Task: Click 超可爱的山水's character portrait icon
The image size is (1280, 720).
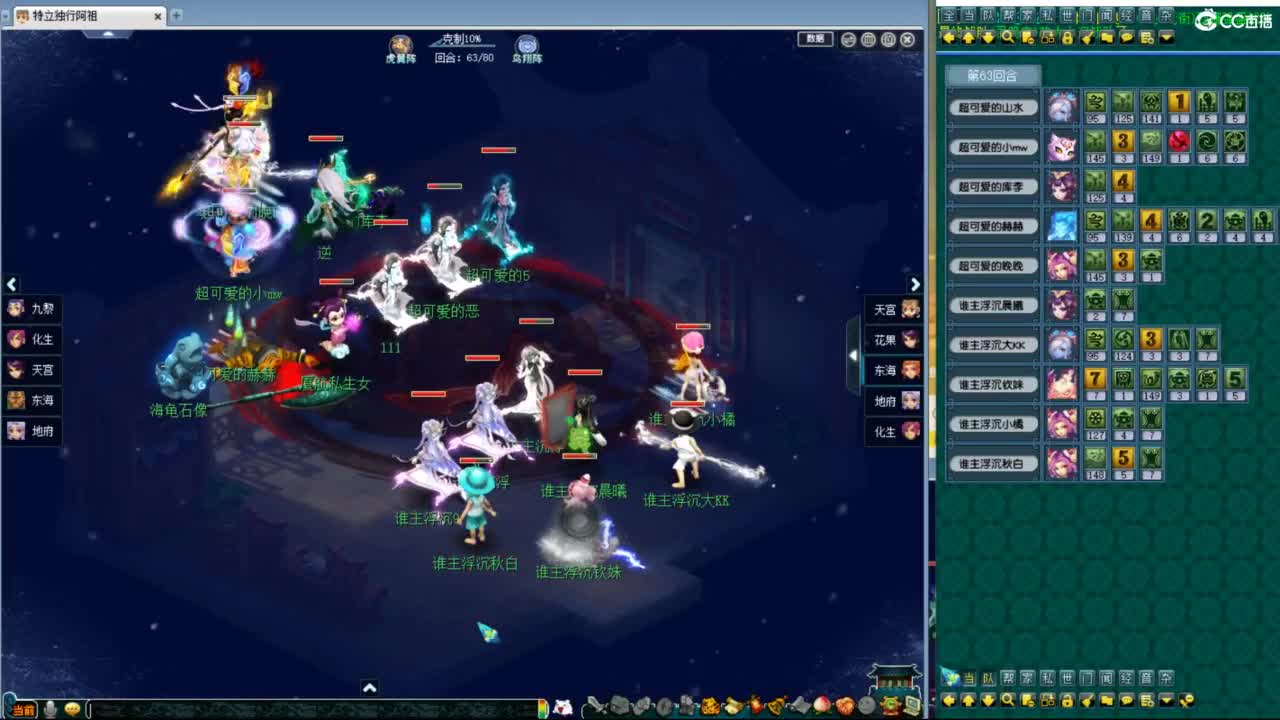Action: point(1062,107)
